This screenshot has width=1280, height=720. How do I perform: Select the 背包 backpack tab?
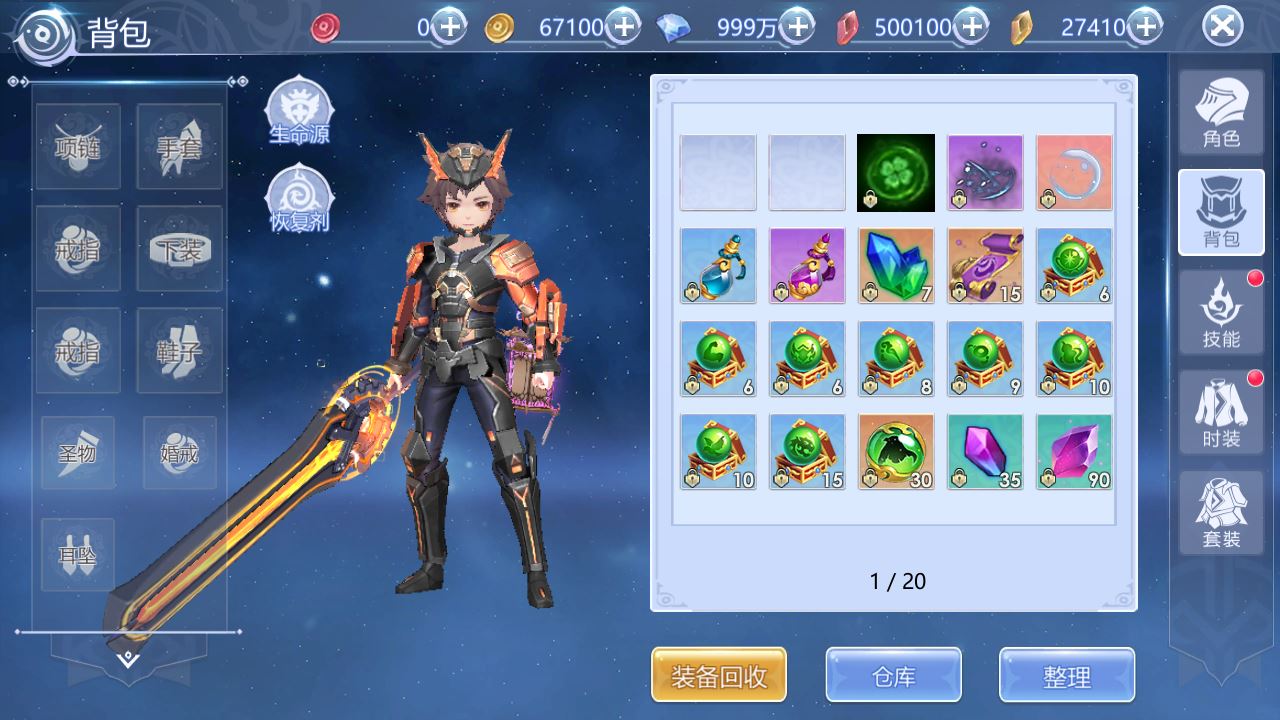1221,213
